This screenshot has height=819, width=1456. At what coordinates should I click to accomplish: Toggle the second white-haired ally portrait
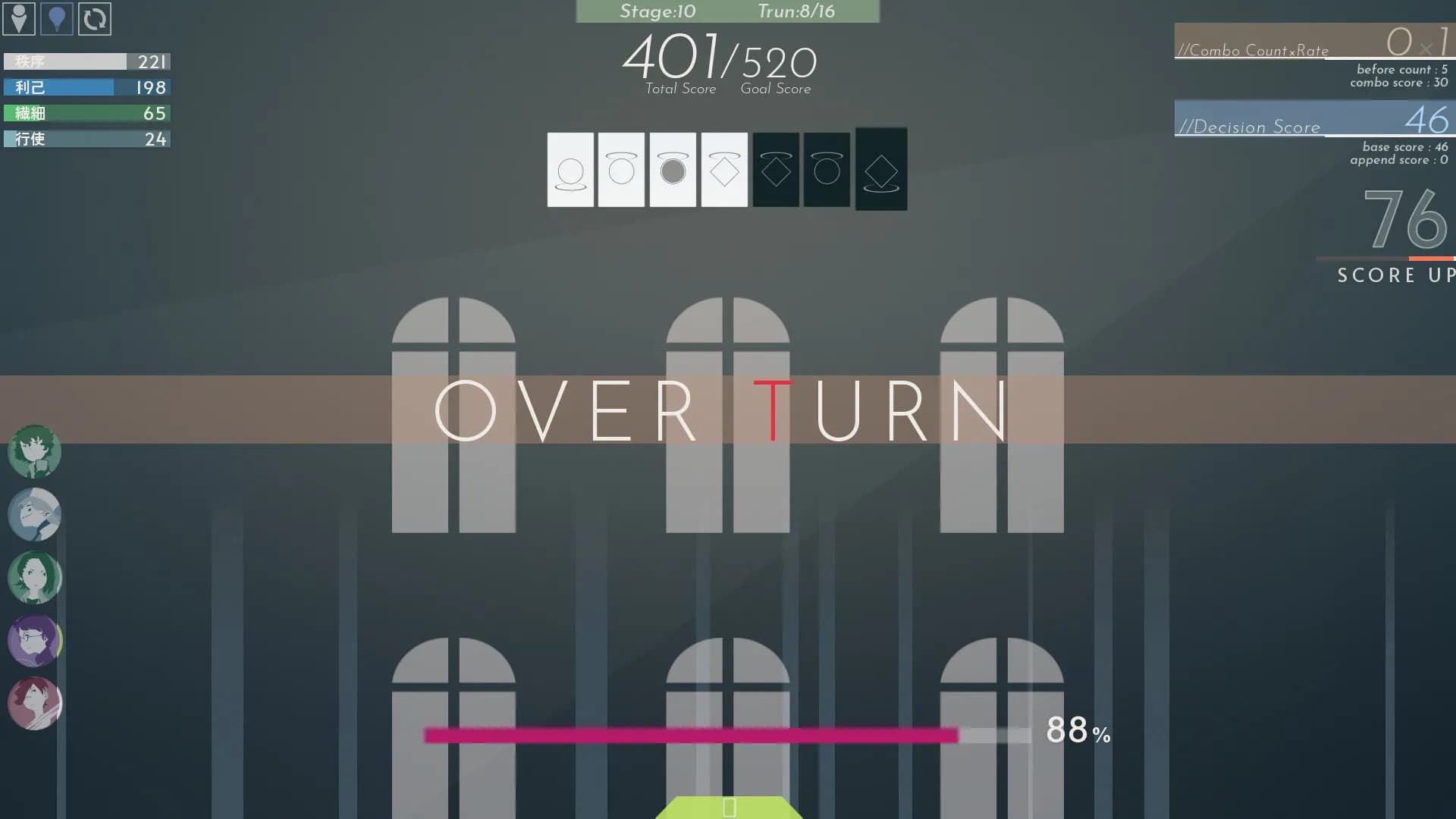pyautogui.click(x=34, y=514)
